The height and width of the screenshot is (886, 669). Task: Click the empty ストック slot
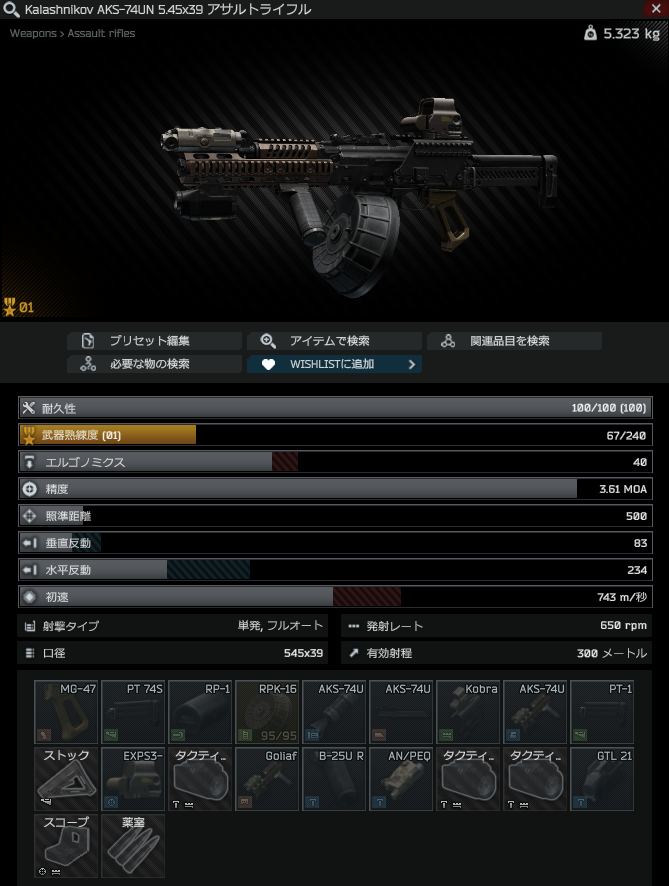pos(66,779)
